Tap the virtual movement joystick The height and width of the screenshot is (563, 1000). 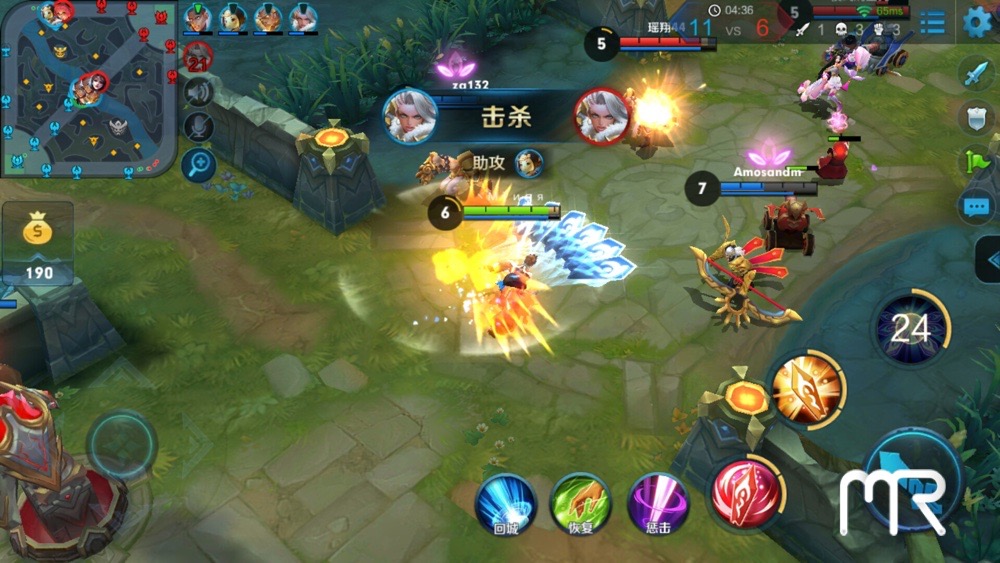(x=122, y=444)
